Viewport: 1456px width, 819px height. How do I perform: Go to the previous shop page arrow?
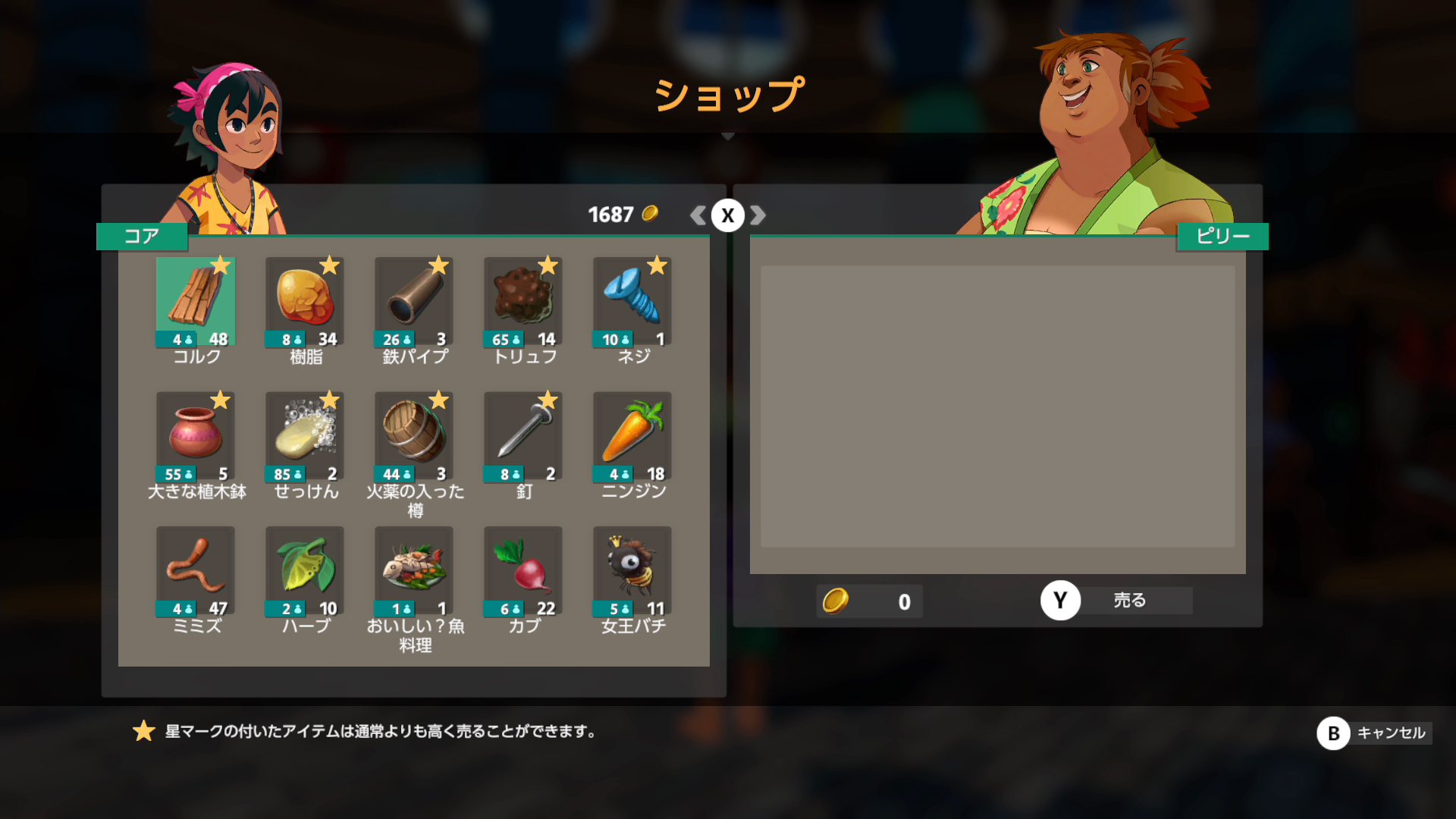pos(698,215)
